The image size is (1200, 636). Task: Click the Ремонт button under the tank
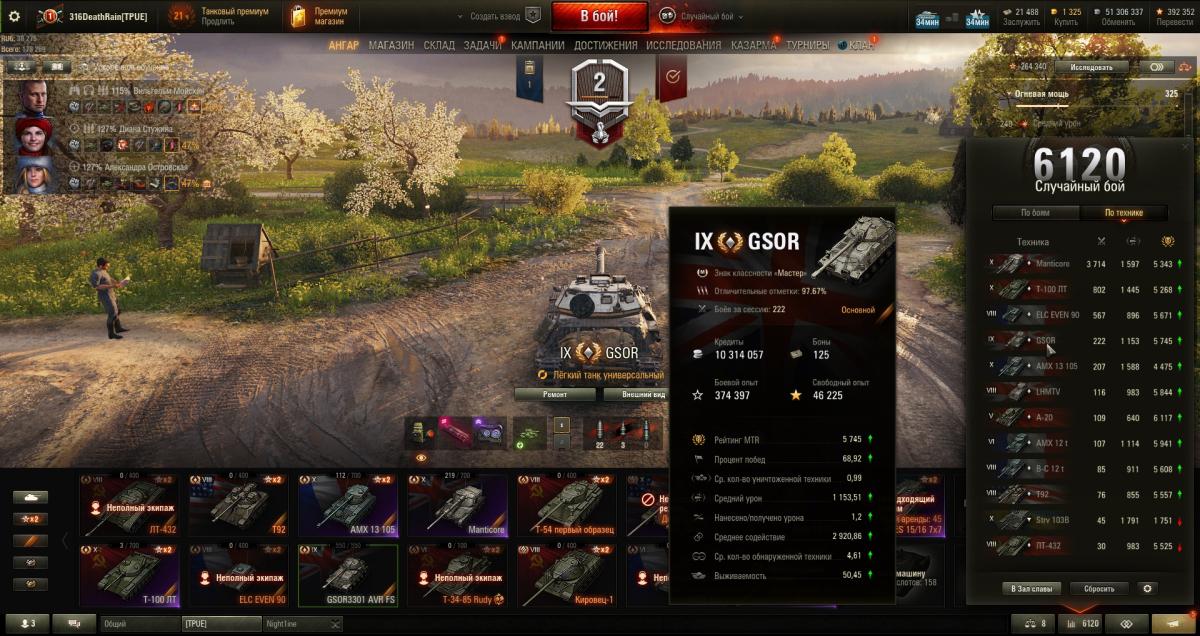(554, 394)
